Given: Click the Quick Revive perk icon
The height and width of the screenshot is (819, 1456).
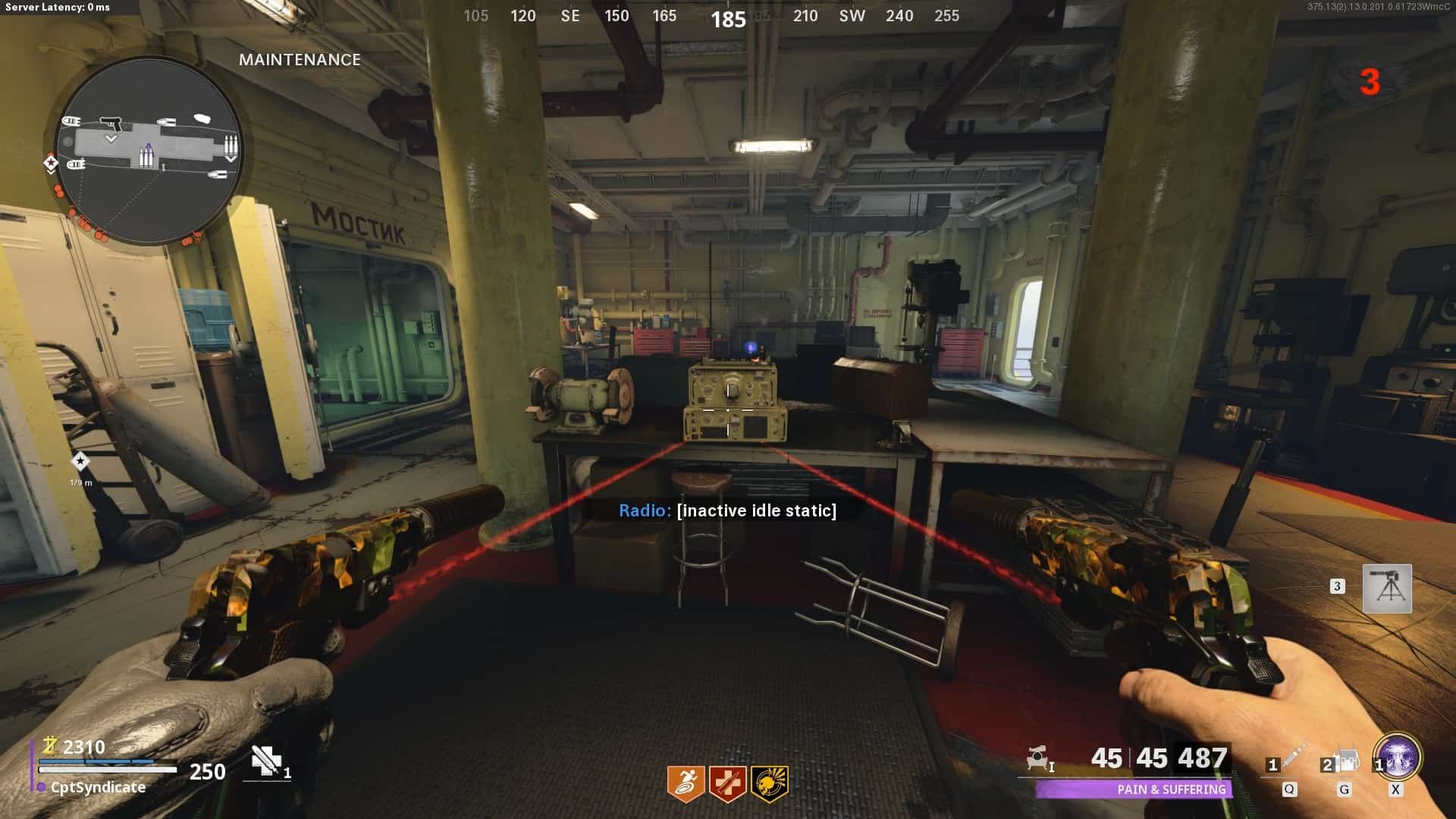Looking at the screenshot, I should point(727,783).
